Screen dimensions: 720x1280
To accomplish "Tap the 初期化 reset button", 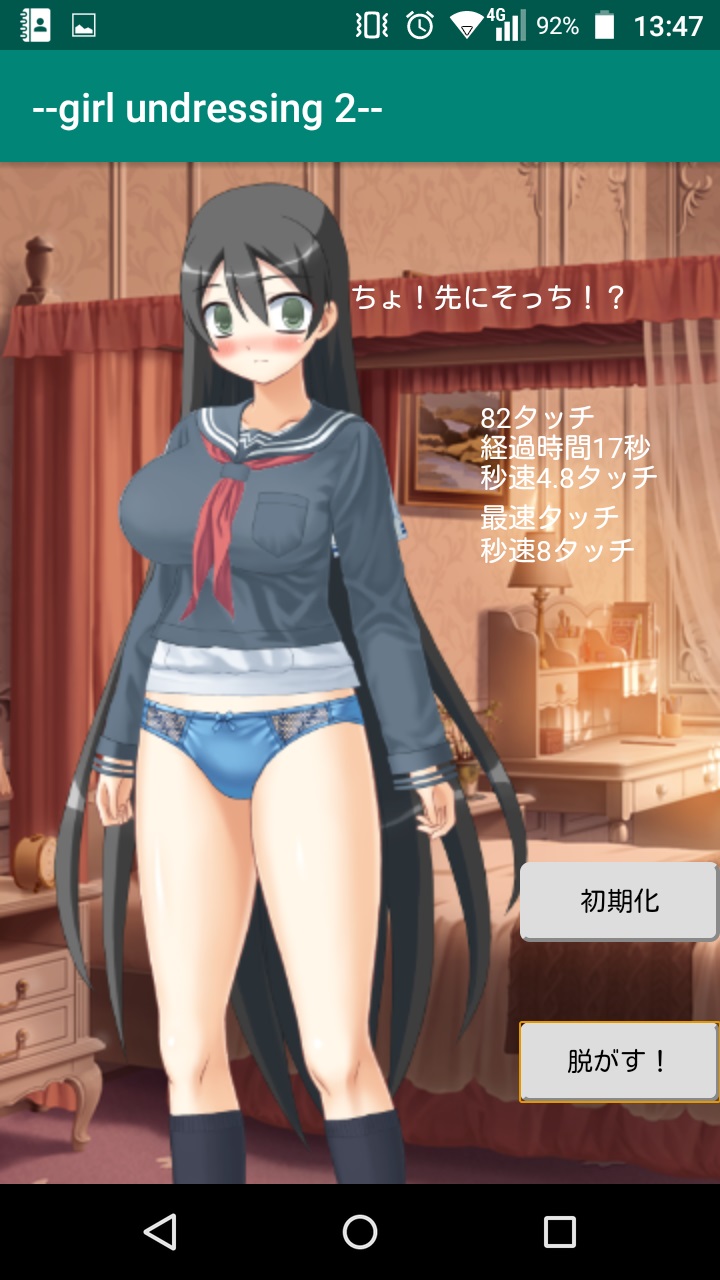I will tap(619, 901).
